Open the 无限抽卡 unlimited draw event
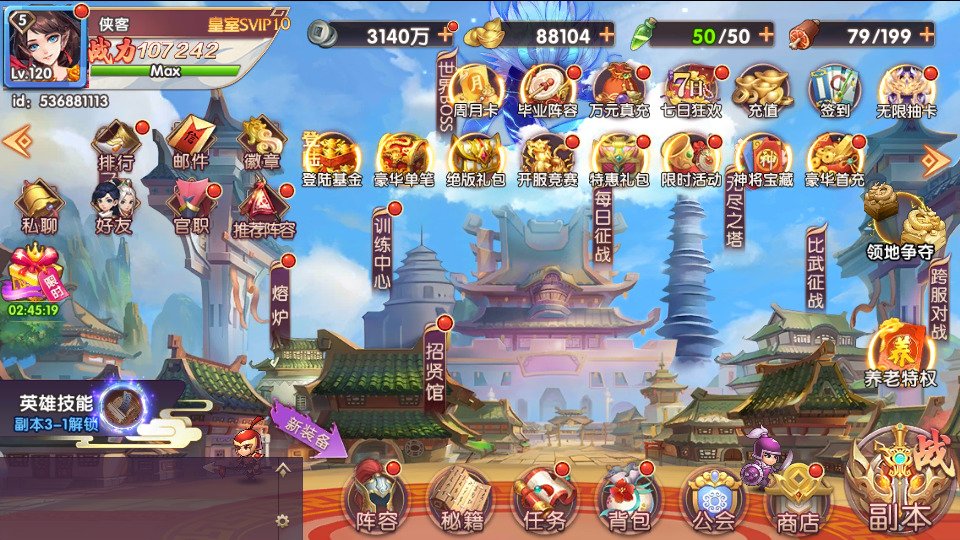The width and height of the screenshot is (960, 540). click(906, 92)
